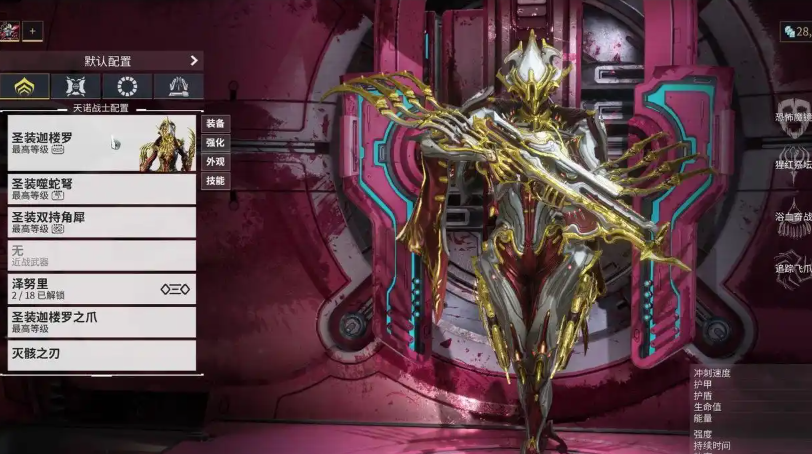Switch to the Warframe lotus emblem tab
The image size is (812, 454).
(25, 86)
